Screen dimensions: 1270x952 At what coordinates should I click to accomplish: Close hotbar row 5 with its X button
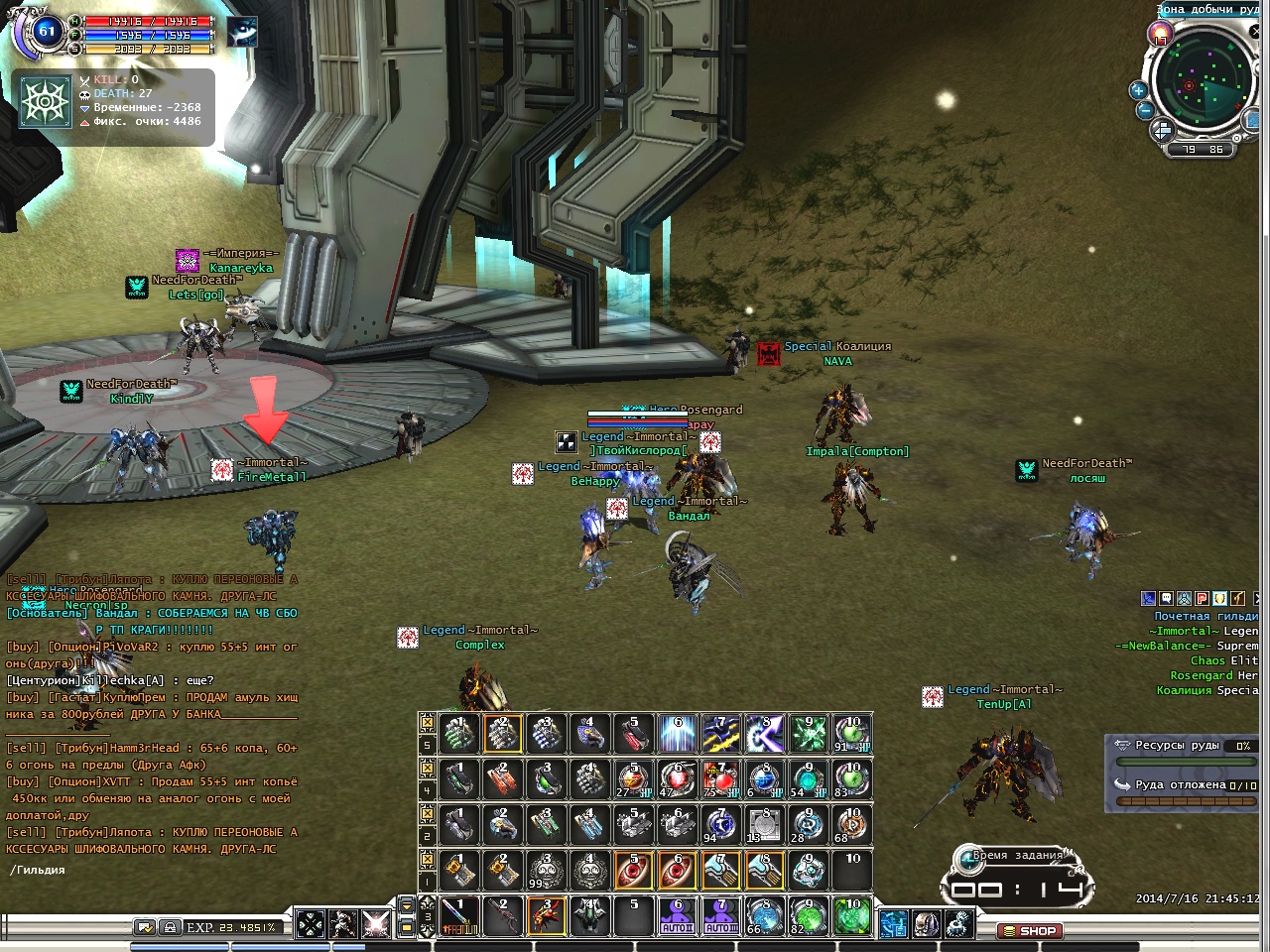428,722
